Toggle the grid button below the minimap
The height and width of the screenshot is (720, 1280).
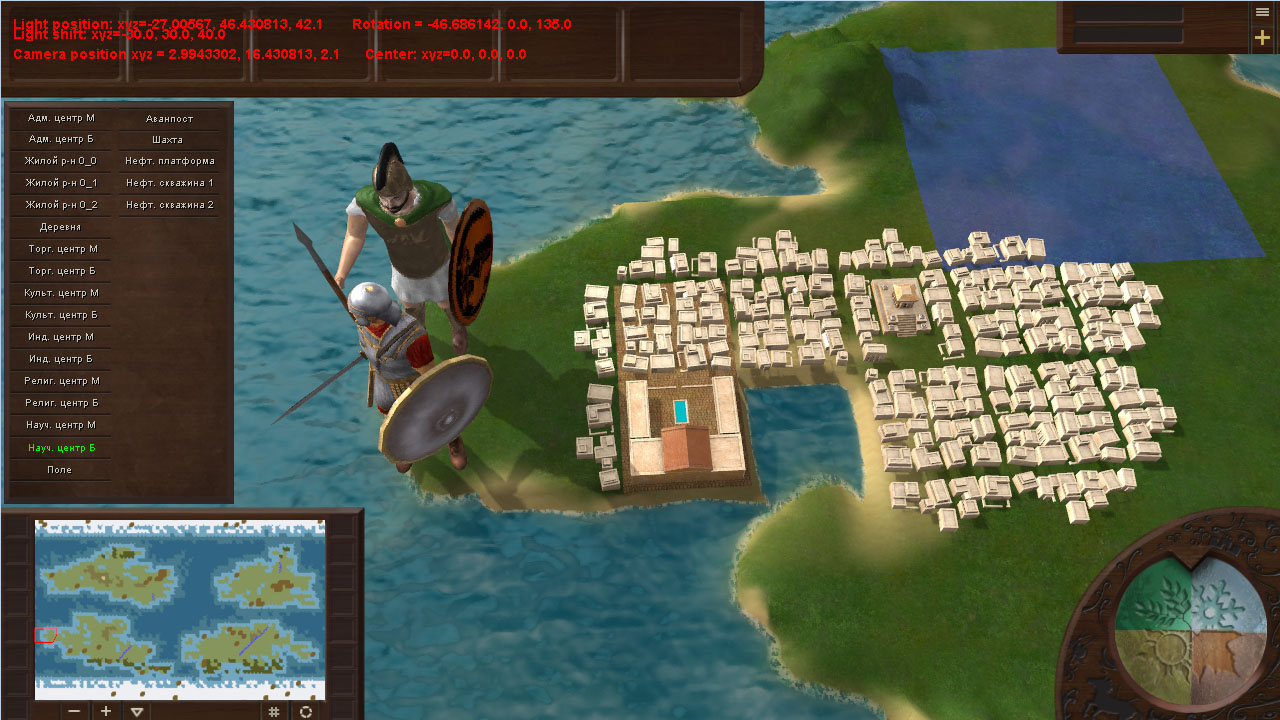[274, 711]
